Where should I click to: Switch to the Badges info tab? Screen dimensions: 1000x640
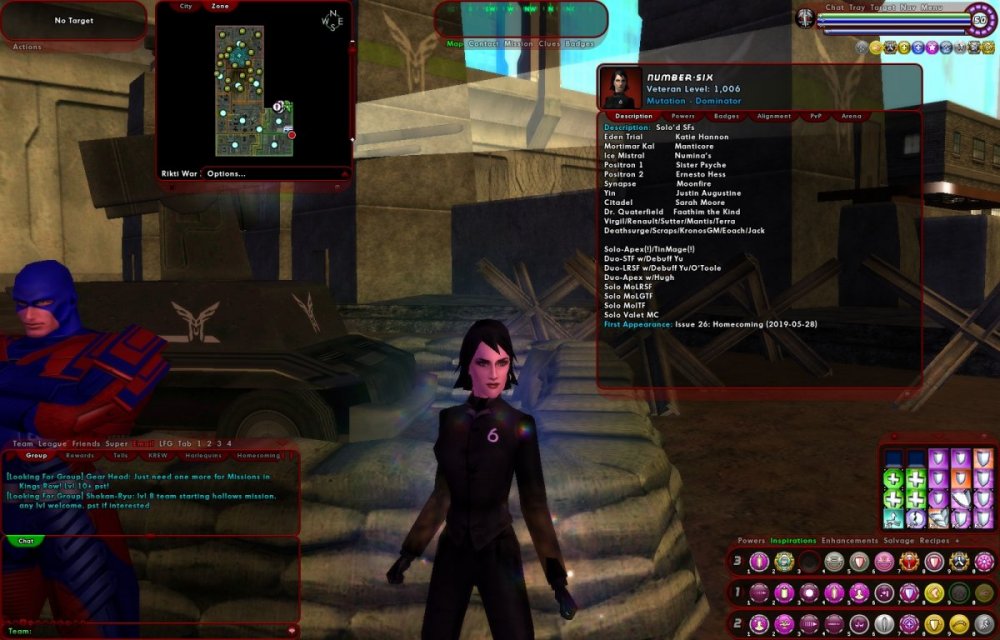click(727, 116)
